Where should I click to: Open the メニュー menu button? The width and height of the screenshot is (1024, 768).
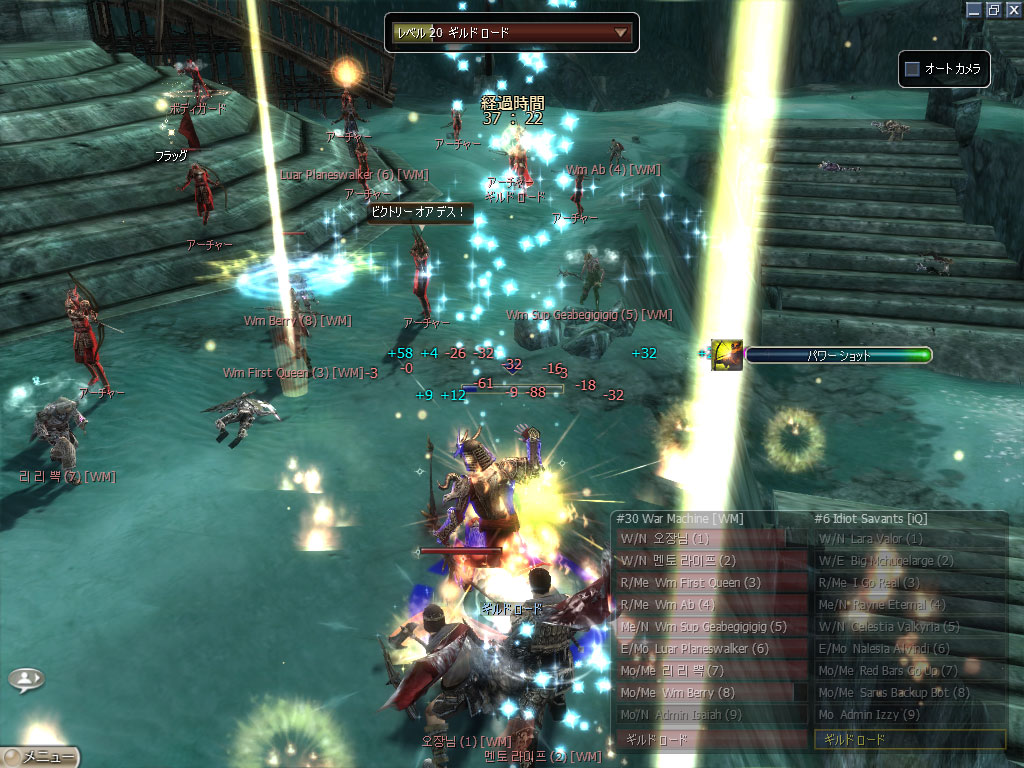(x=40, y=757)
